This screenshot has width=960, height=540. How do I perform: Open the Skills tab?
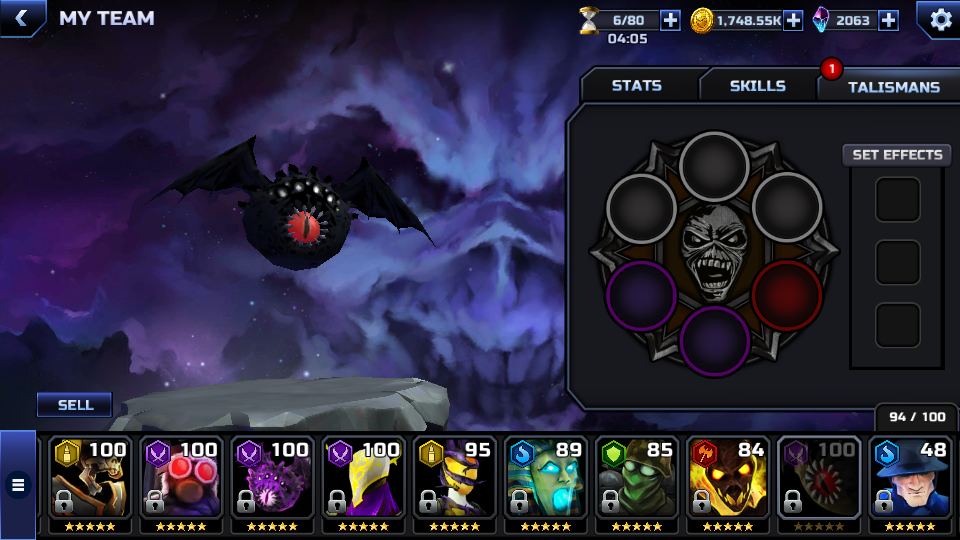click(x=757, y=86)
